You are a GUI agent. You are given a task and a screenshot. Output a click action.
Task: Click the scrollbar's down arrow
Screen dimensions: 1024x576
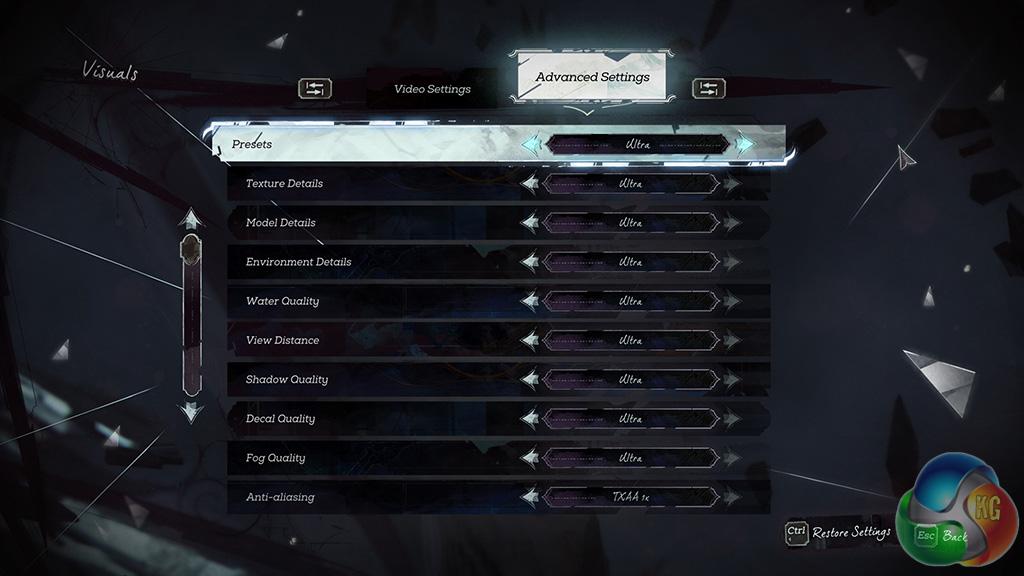190,410
